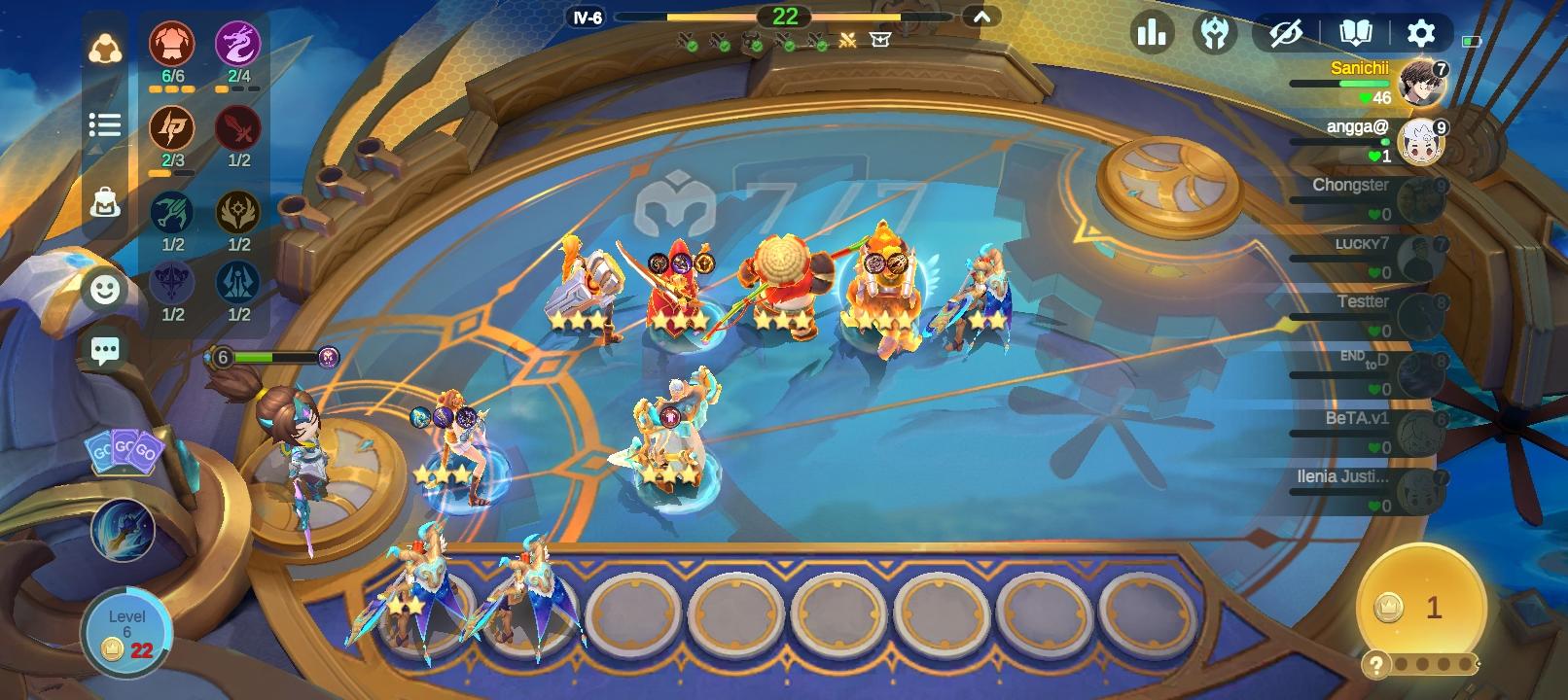
Task: Toggle hide other players with the crossed-eye
Action: click(1287, 33)
